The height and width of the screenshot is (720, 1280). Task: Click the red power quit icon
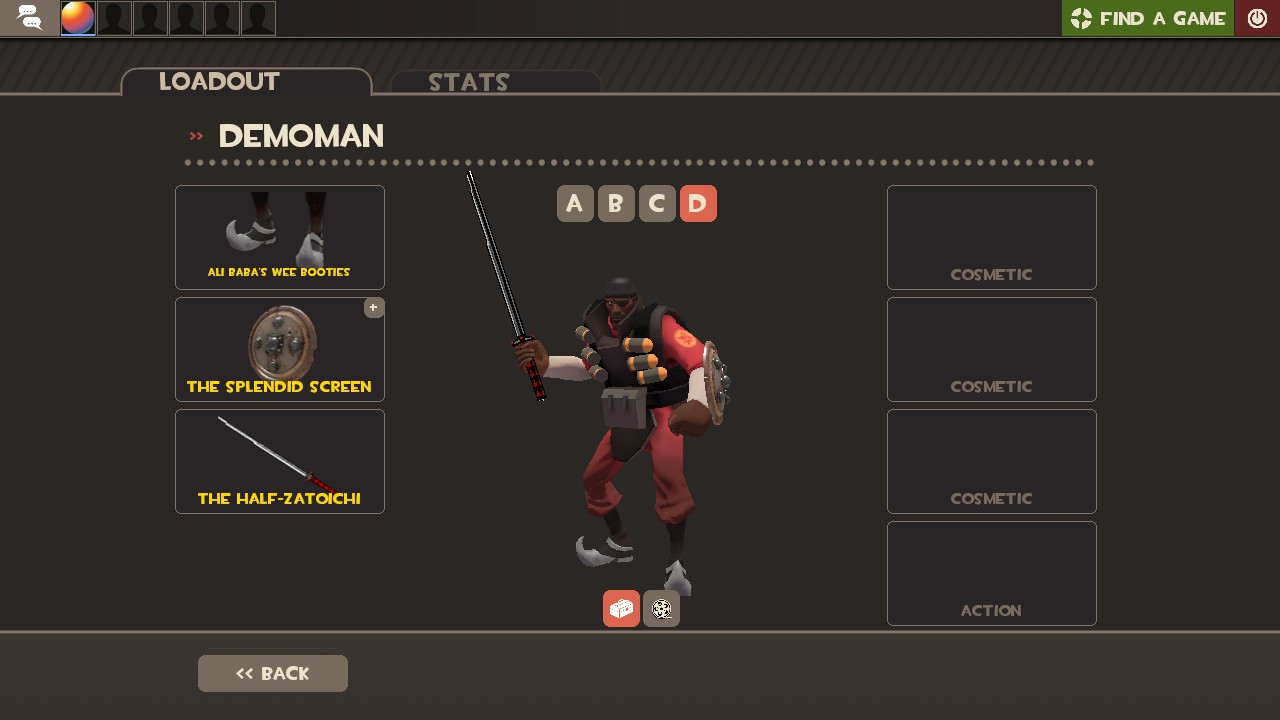[1257, 17]
